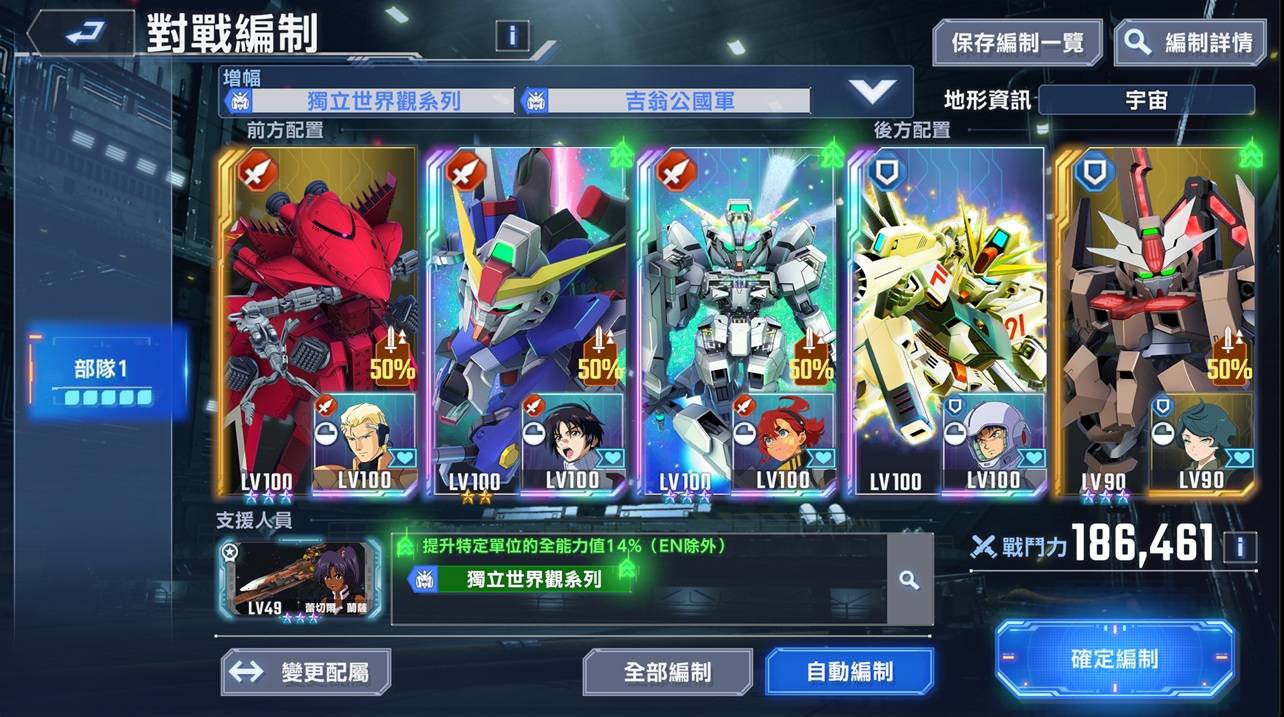
Task: Choose 全部編制 full formation
Action: coord(667,671)
